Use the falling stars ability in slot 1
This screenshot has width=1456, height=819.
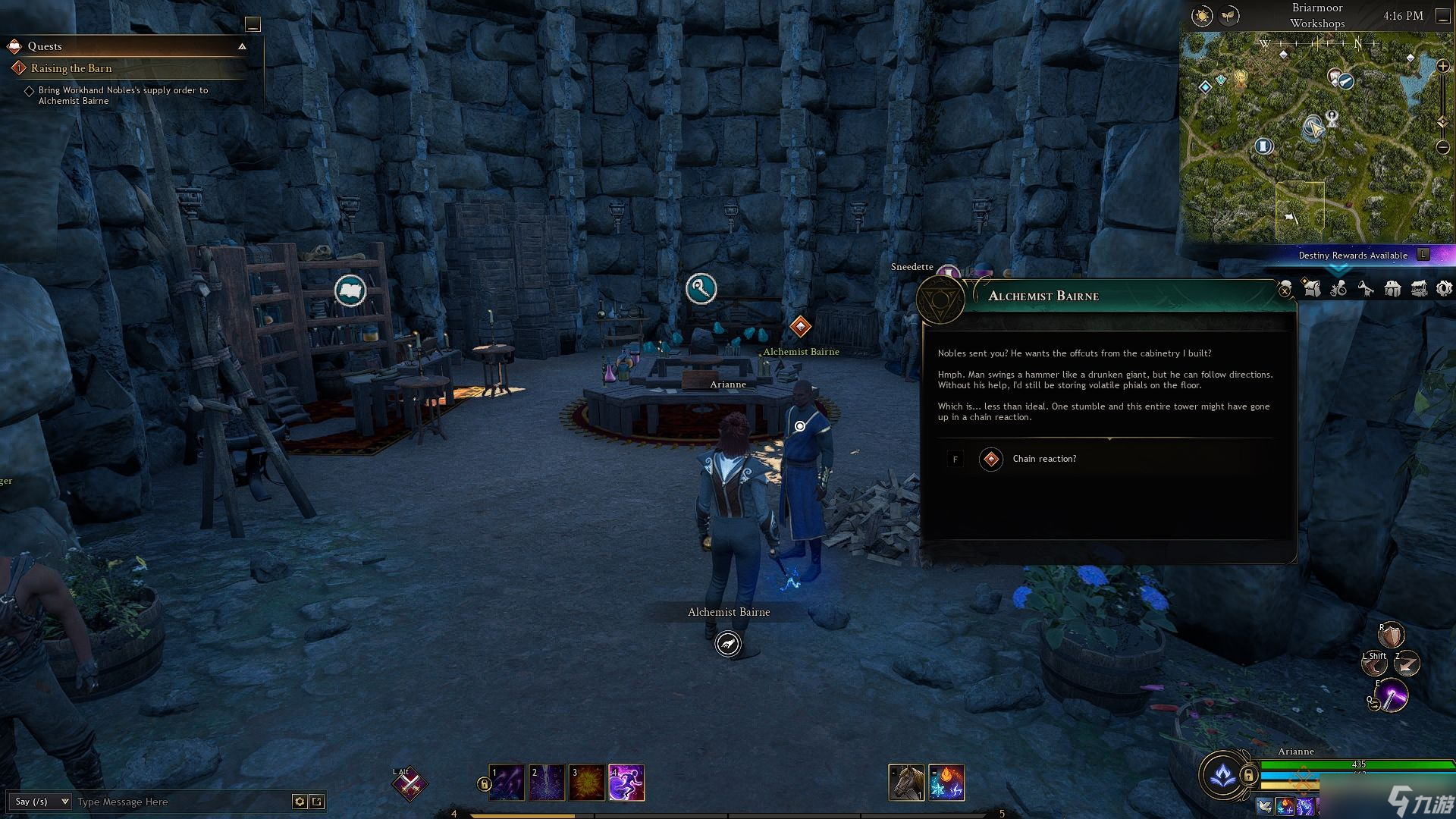click(x=507, y=783)
